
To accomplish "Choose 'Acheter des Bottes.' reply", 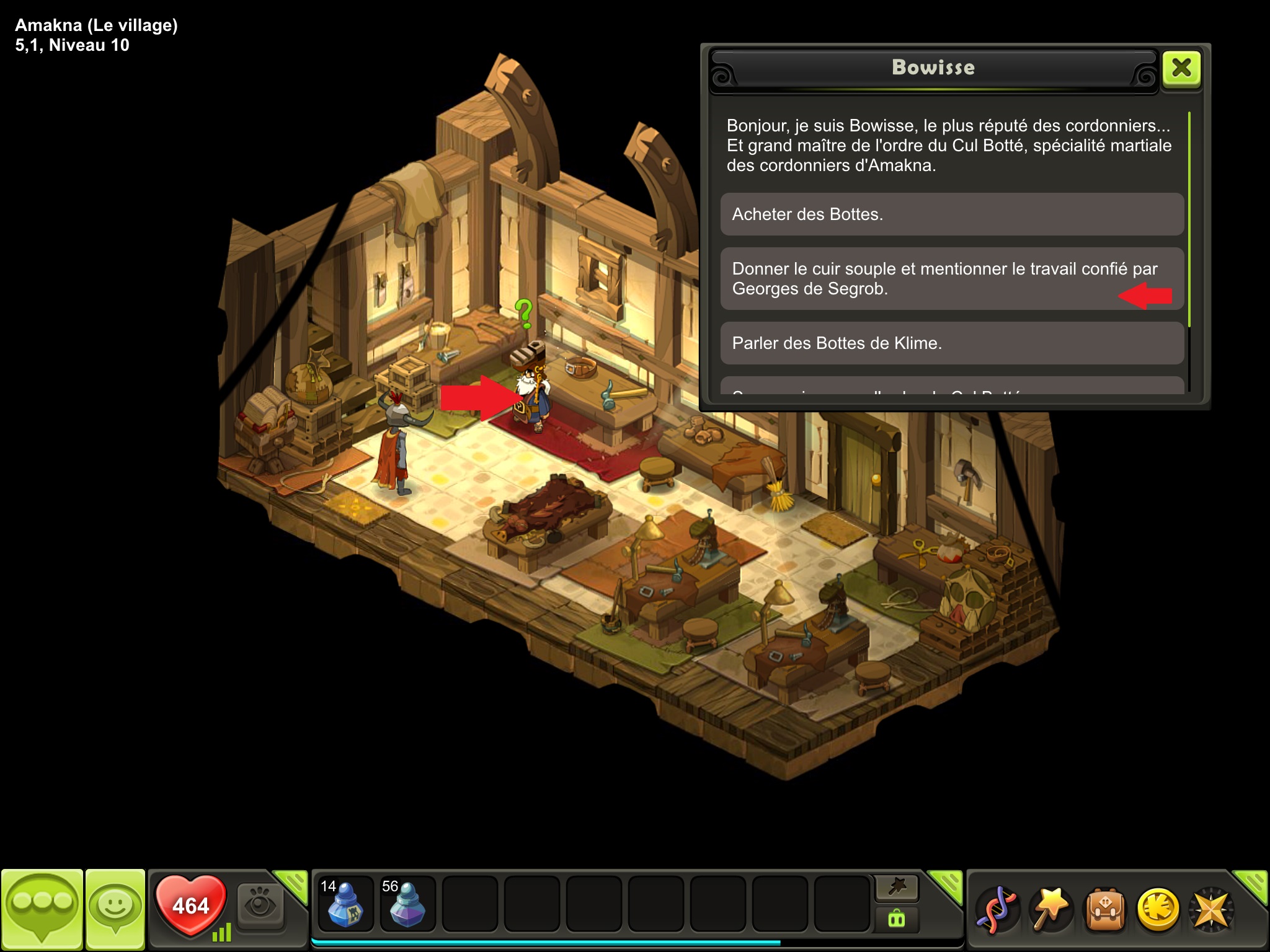I will point(952,214).
